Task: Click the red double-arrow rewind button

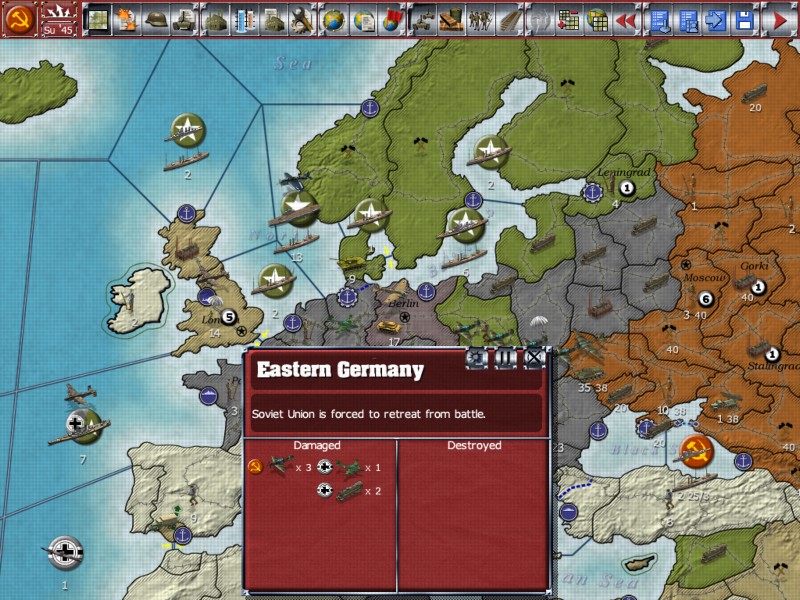Action: (627, 18)
